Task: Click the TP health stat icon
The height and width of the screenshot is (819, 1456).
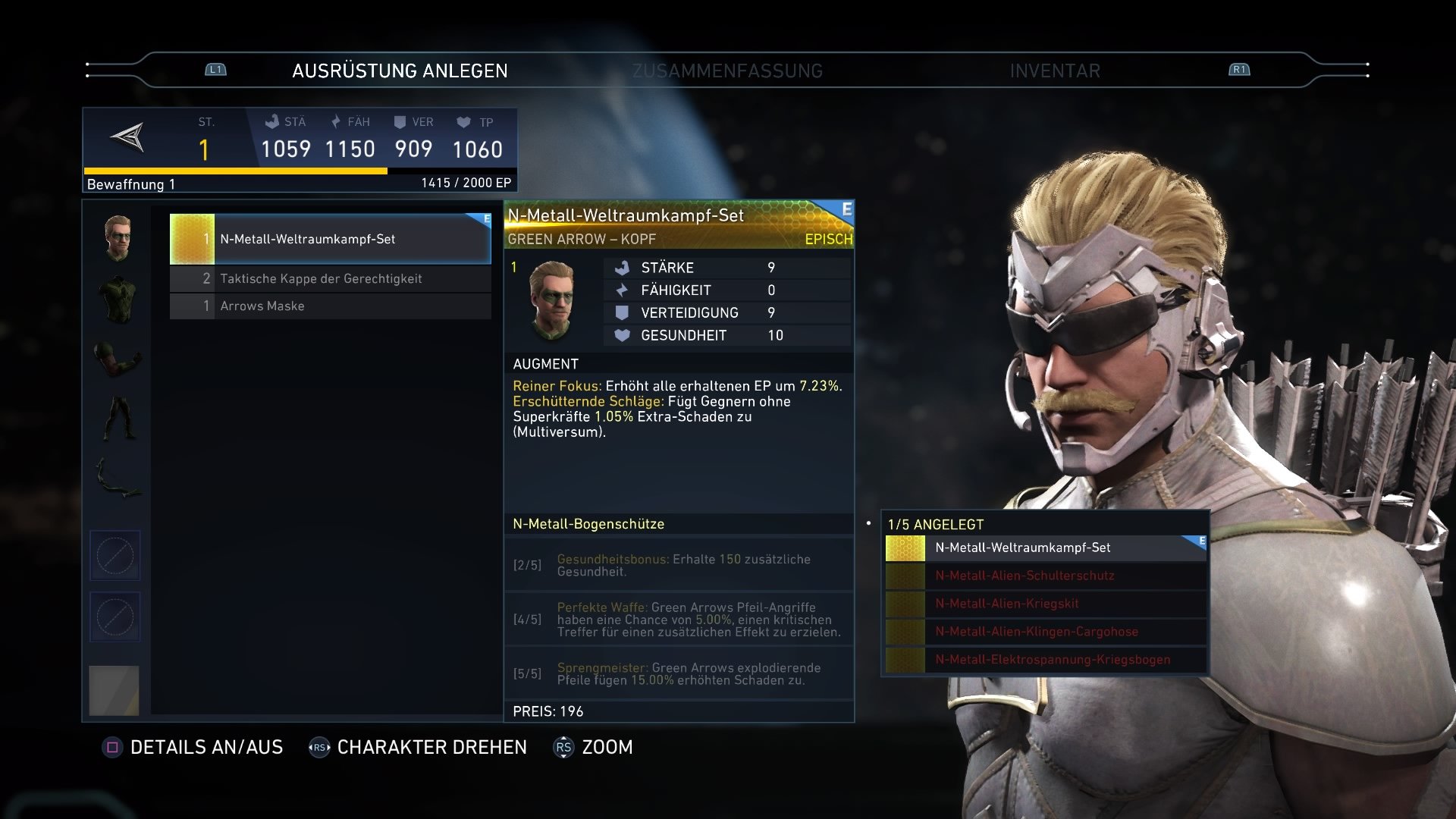Action: (x=463, y=121)
